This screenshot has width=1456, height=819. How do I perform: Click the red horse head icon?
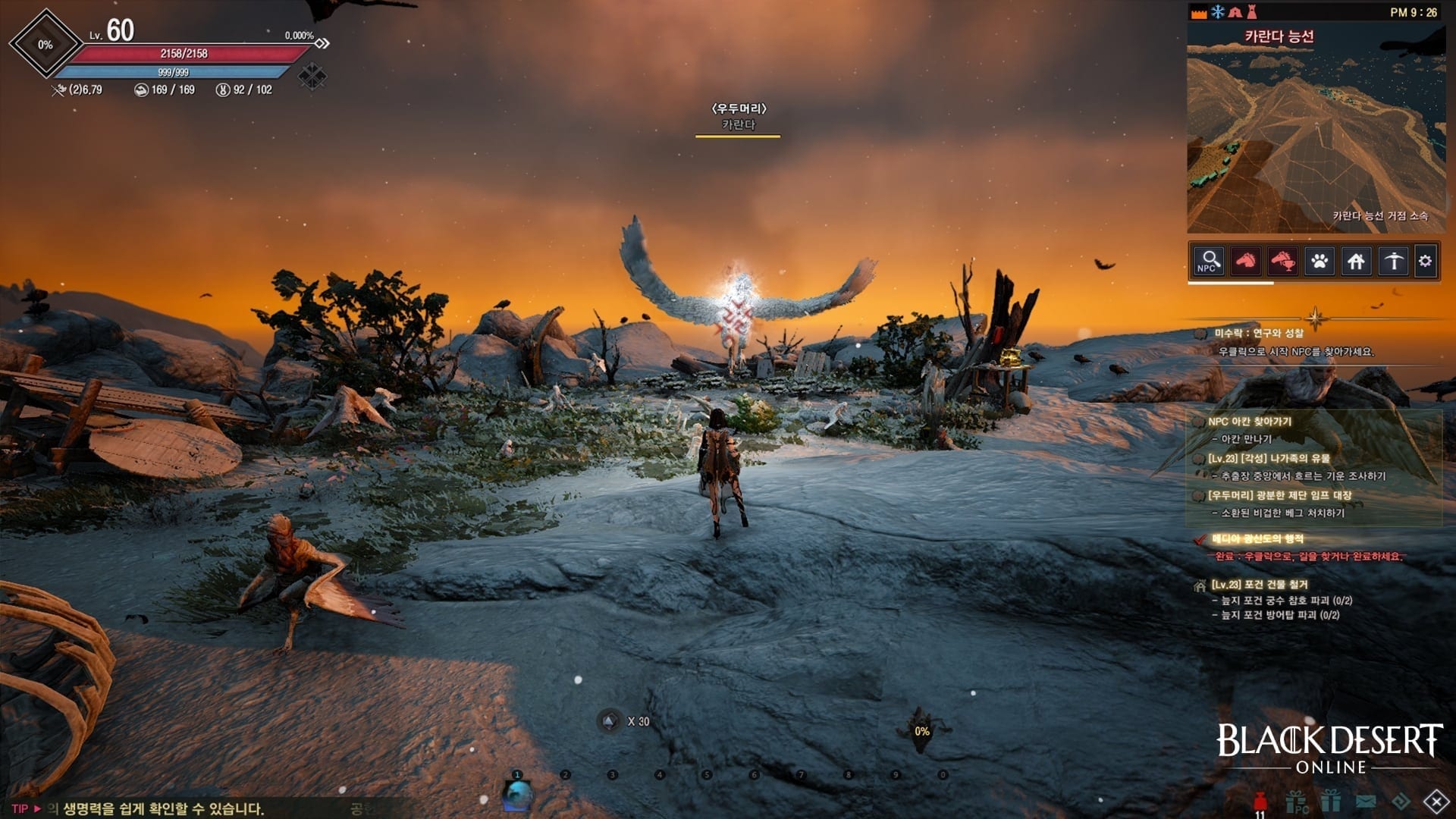(x=1245, y=262)
